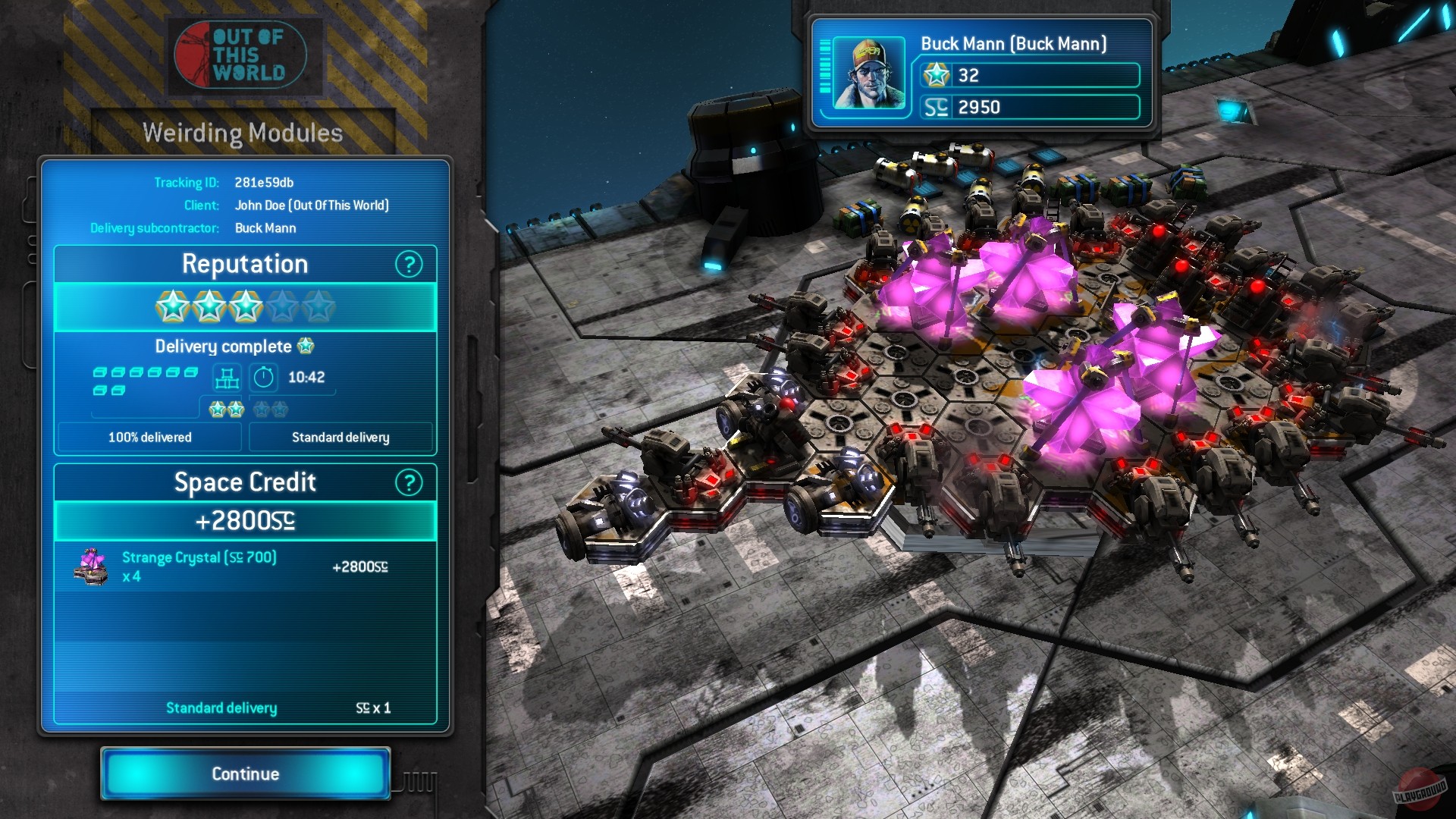The image size is (1456, 819).
Task: Click Buck Mann's player portrait
Action: tap(868, 75)
